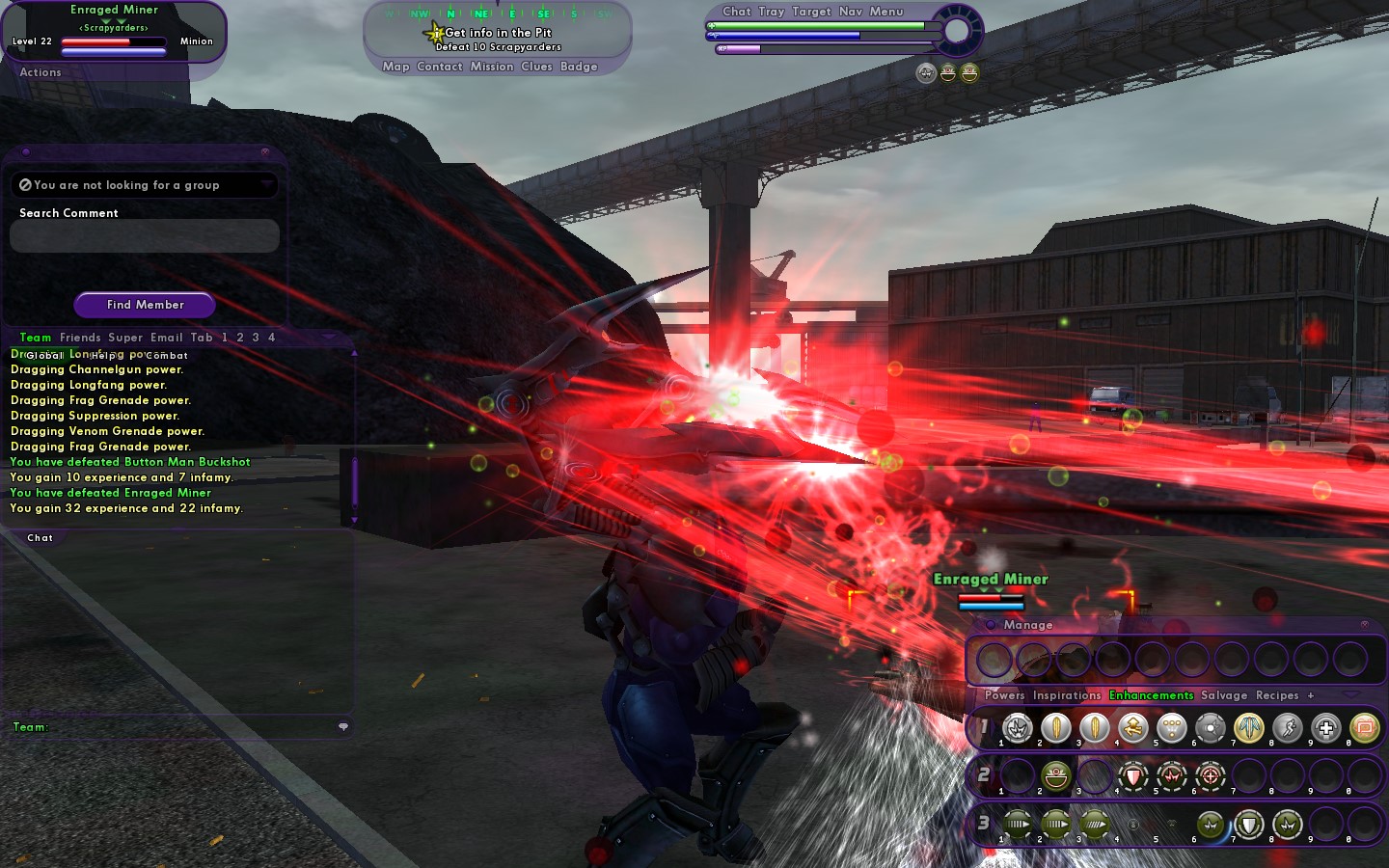Switch to the Friends tab
1389x868 pixels.
point(80,338)
